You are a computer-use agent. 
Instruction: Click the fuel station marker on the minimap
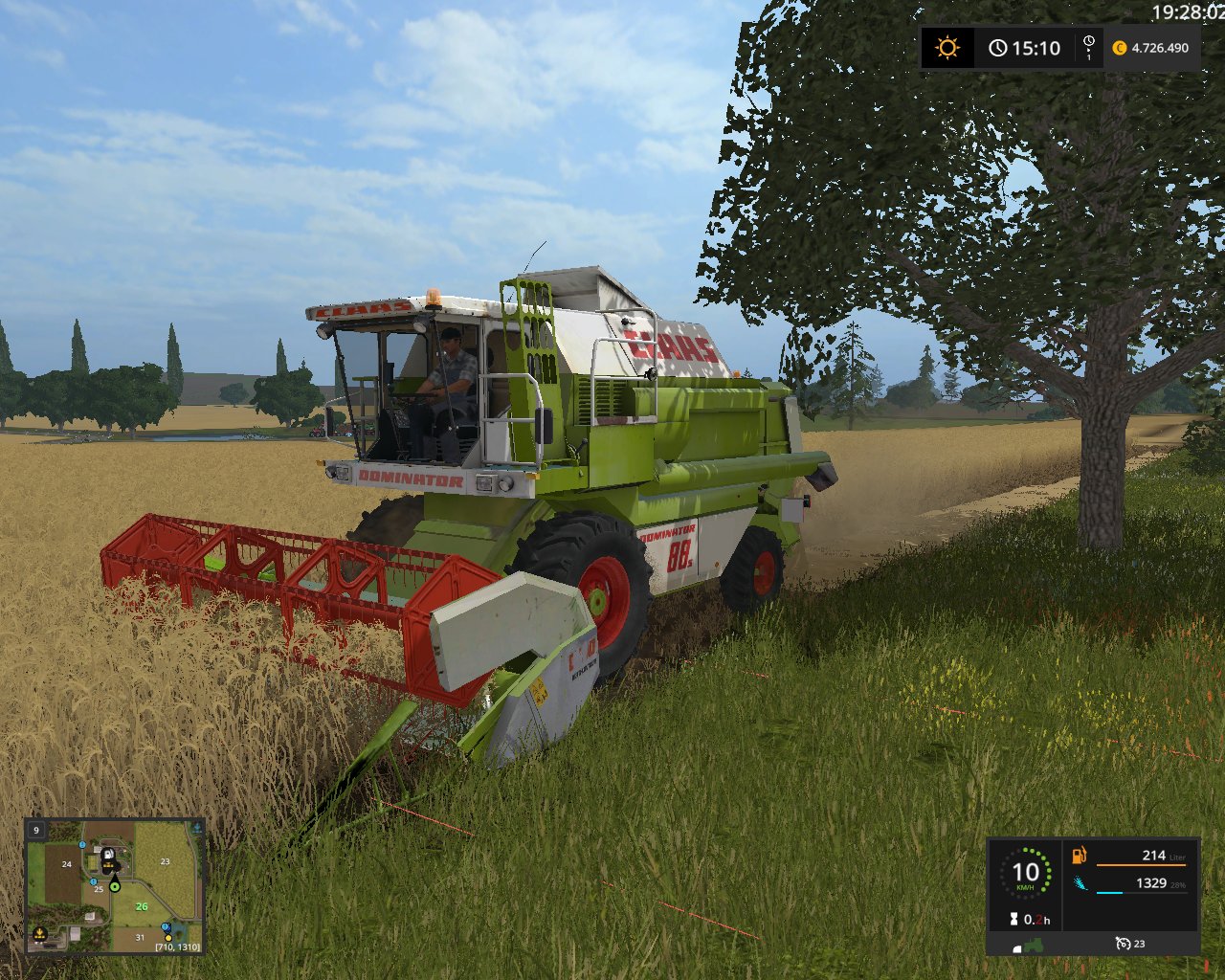(x=107, y=854)
